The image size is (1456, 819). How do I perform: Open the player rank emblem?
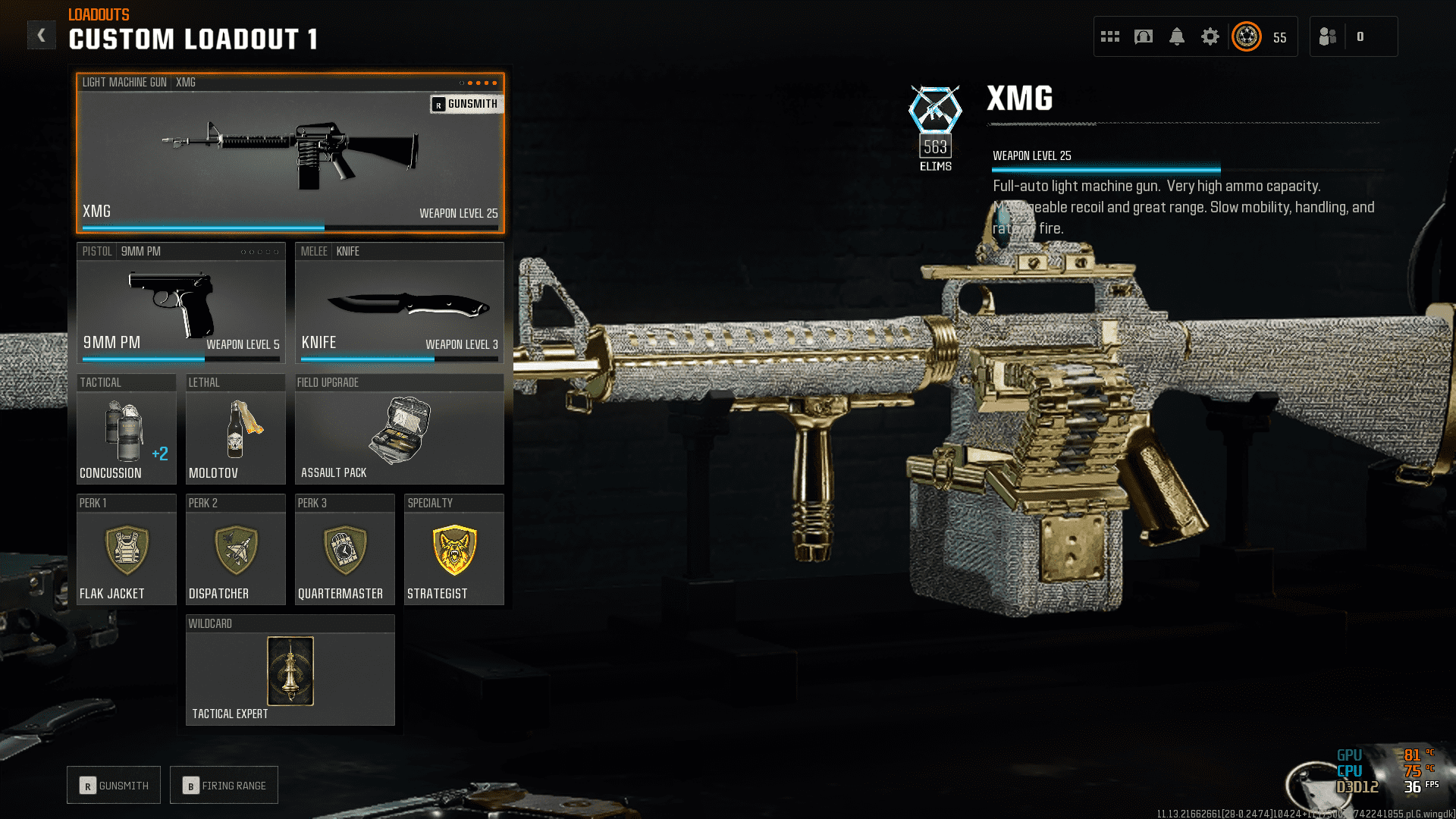tap(1247, 36)
